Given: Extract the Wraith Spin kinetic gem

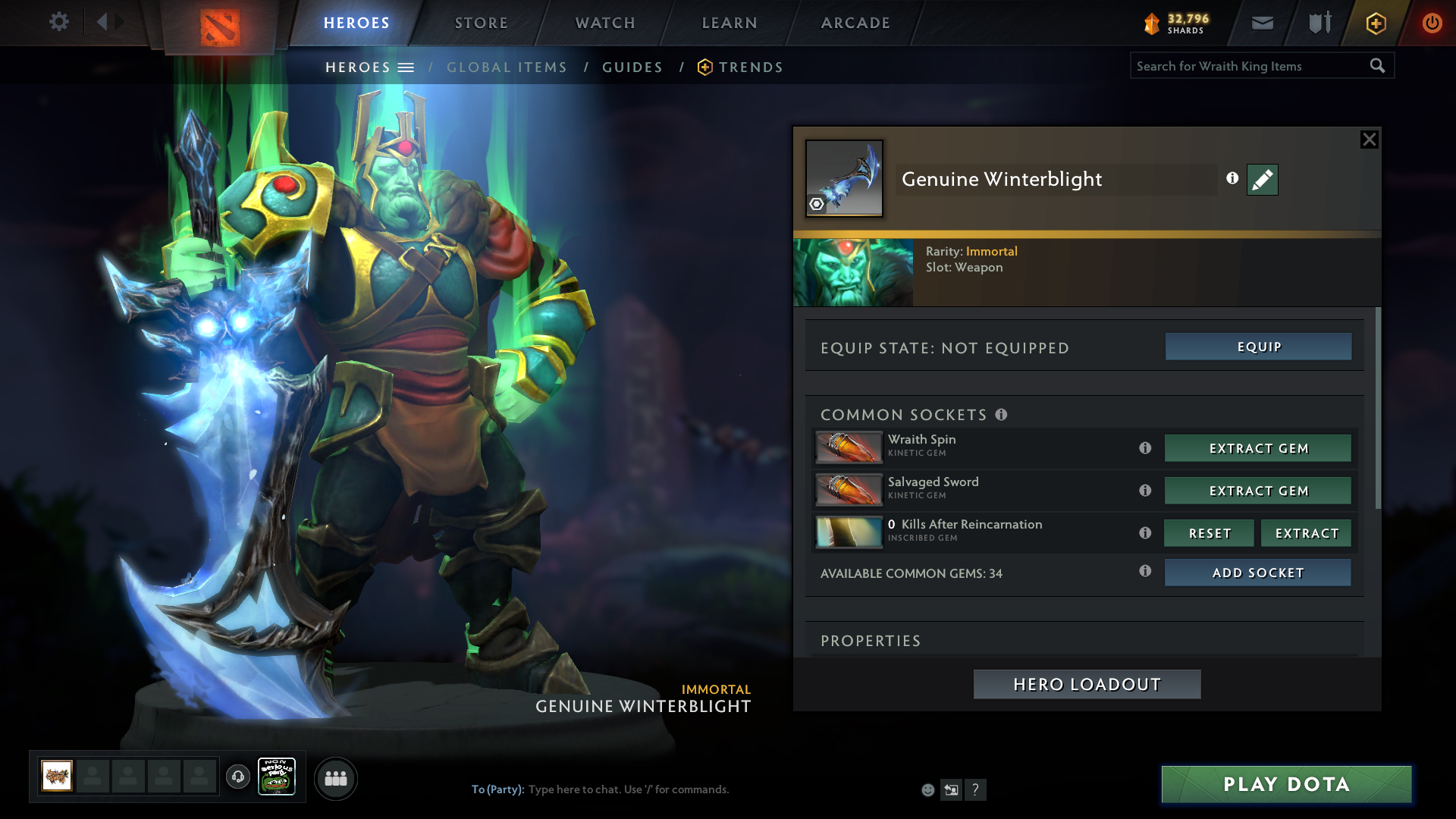Looking at the screenshot, I should (1258, 448).
